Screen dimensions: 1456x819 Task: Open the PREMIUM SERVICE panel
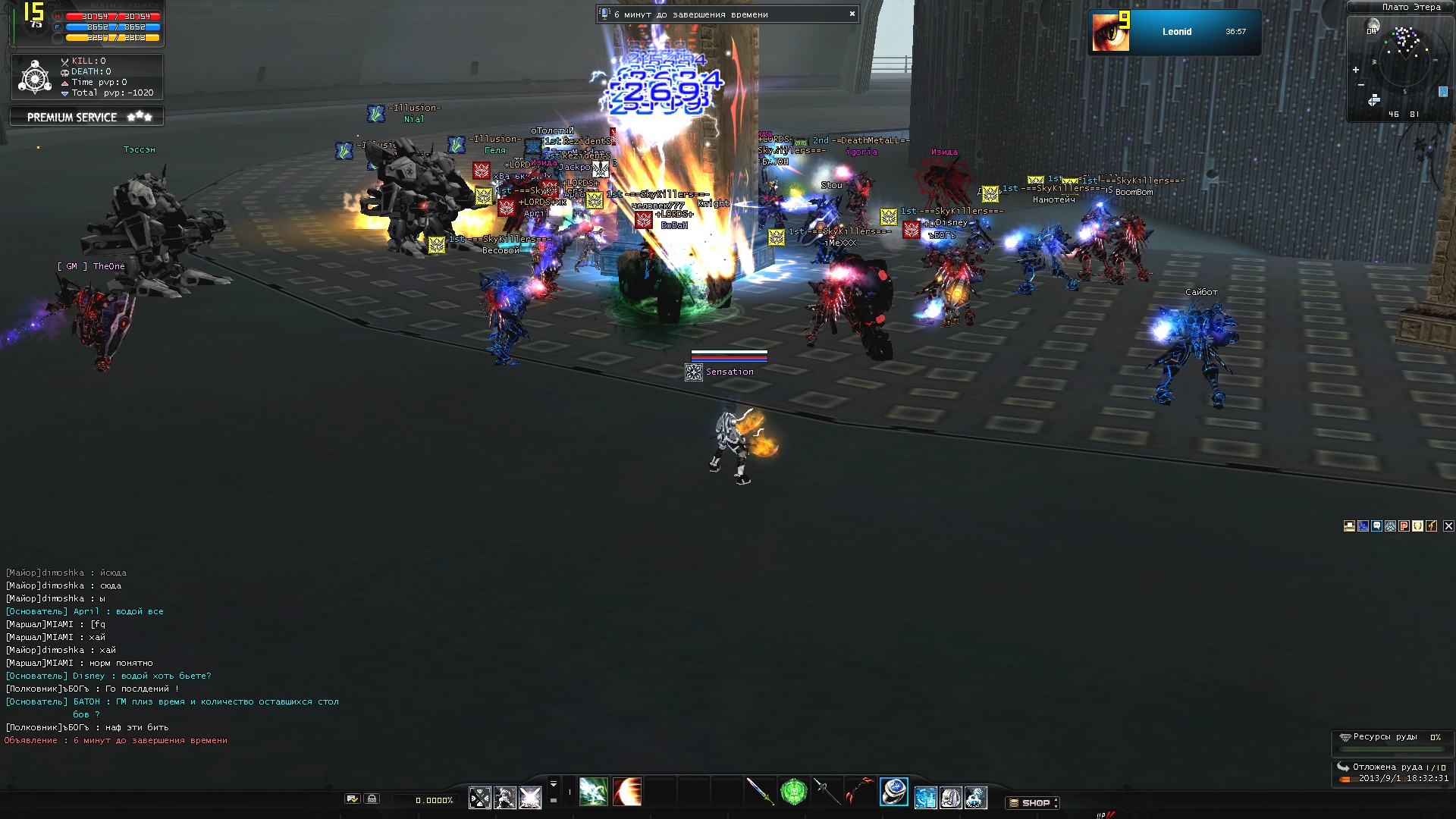pyautogui.click(x=86, y=117)
